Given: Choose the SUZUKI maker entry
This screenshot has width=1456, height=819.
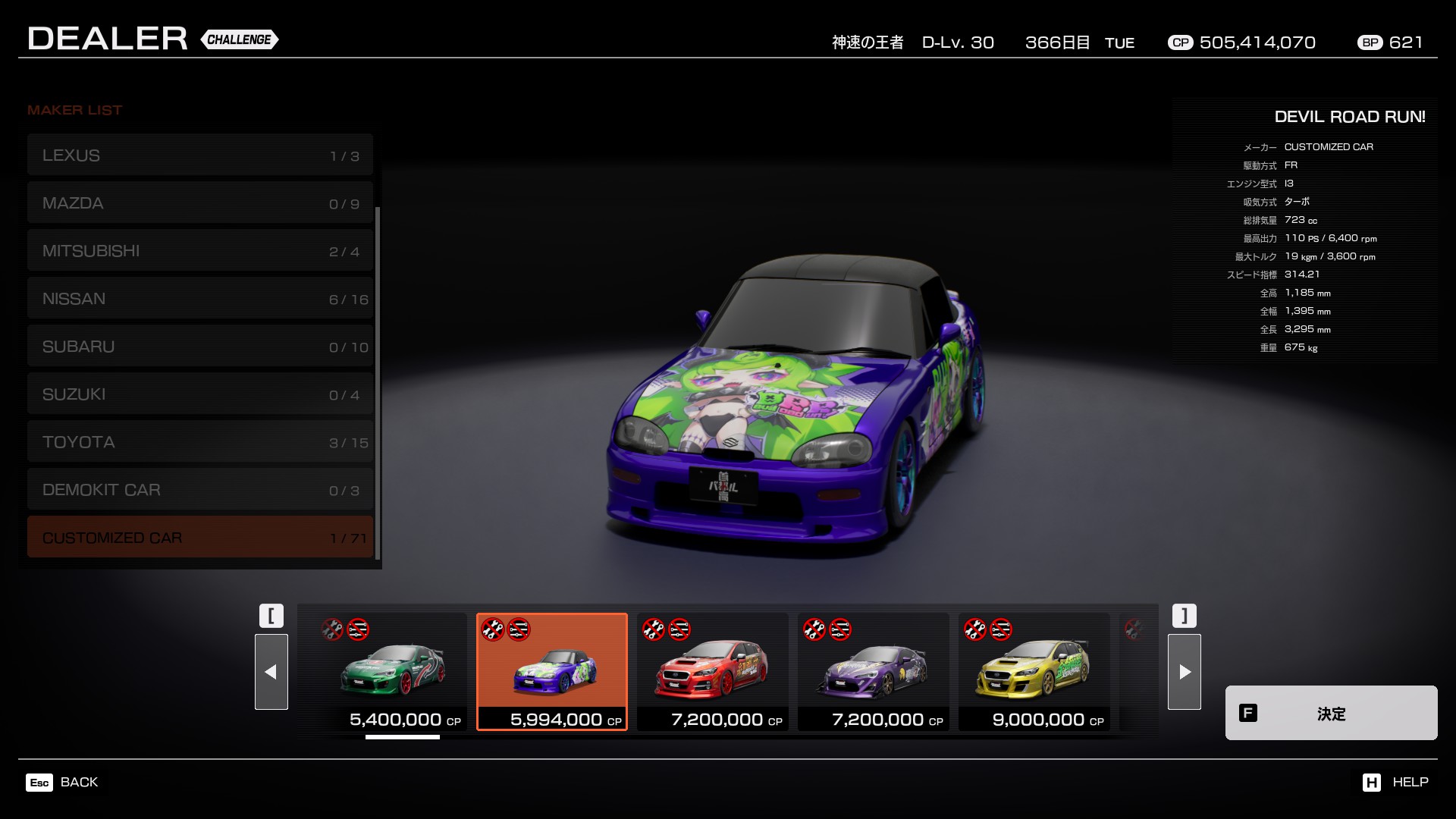Looking at the screenshot, I should click(x=199, y=394).
